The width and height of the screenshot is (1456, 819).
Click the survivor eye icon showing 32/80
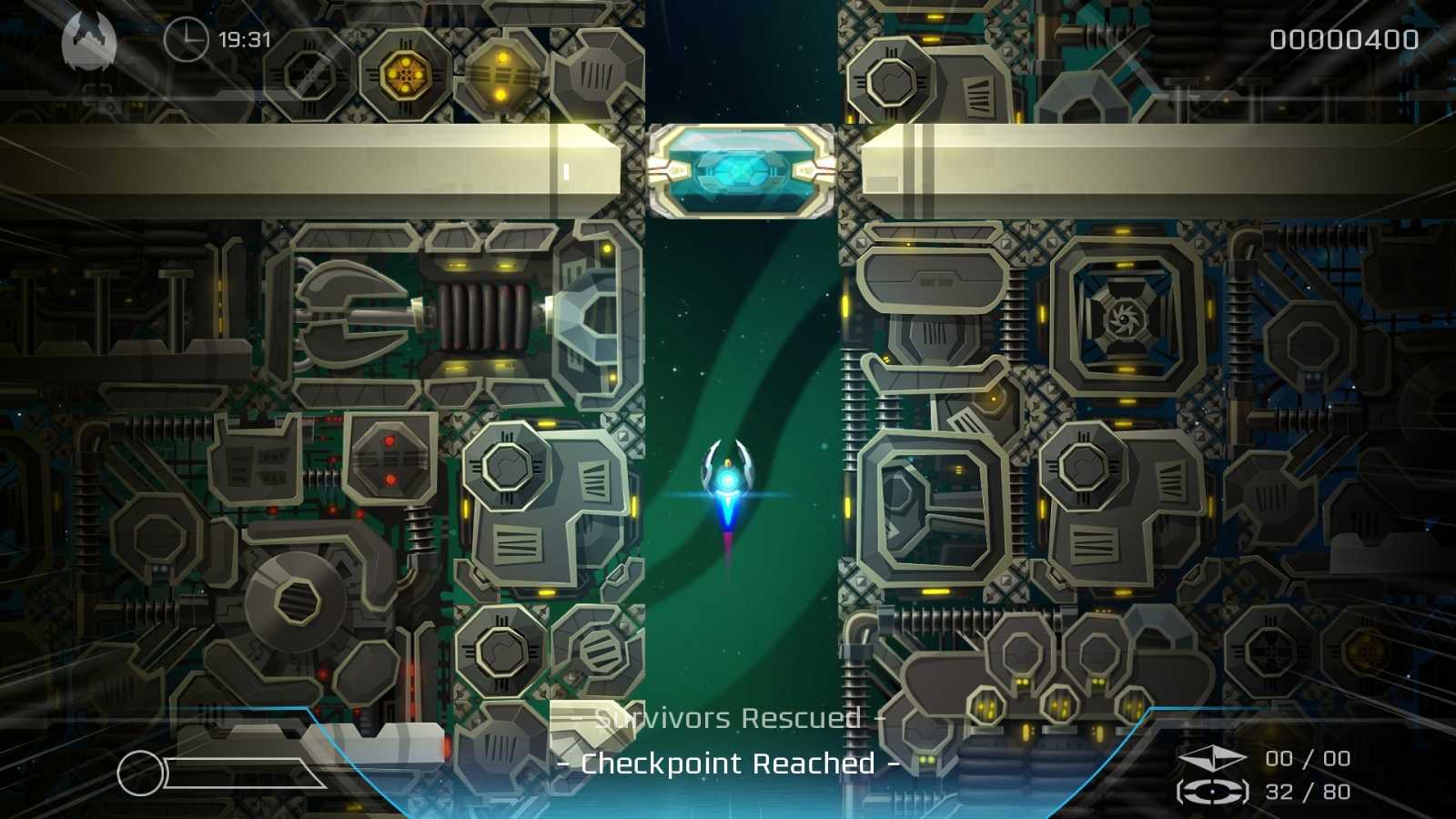pos(1211,791)
